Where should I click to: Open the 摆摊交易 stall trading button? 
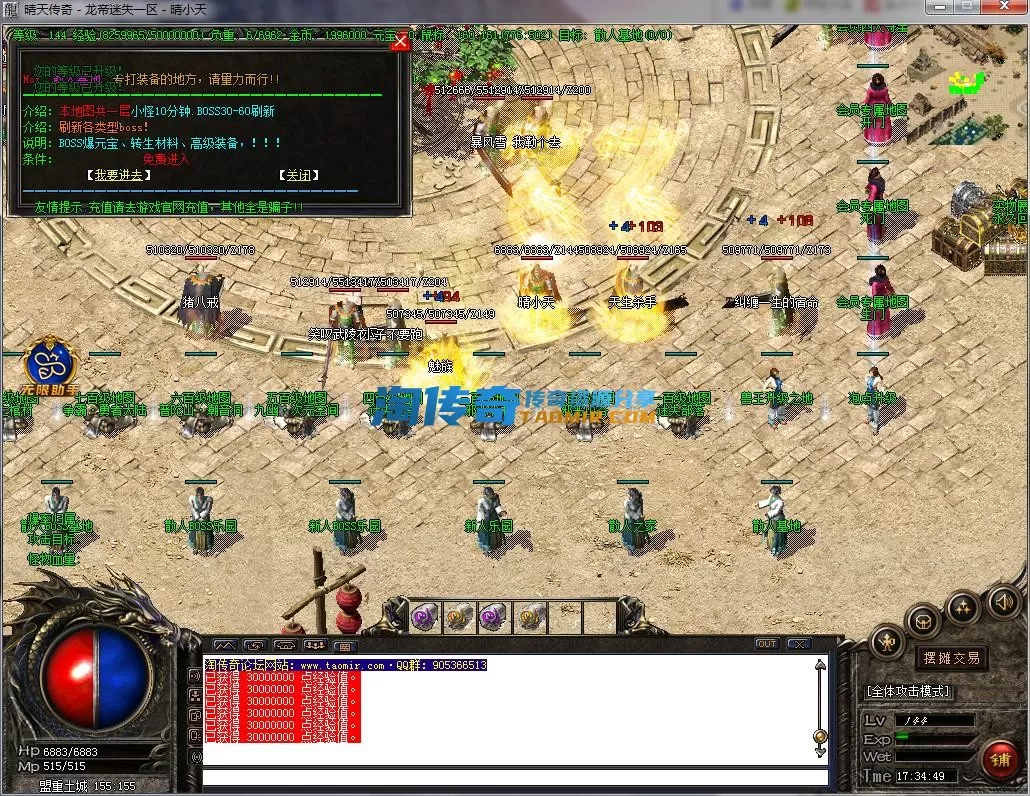tap(950, 658)
